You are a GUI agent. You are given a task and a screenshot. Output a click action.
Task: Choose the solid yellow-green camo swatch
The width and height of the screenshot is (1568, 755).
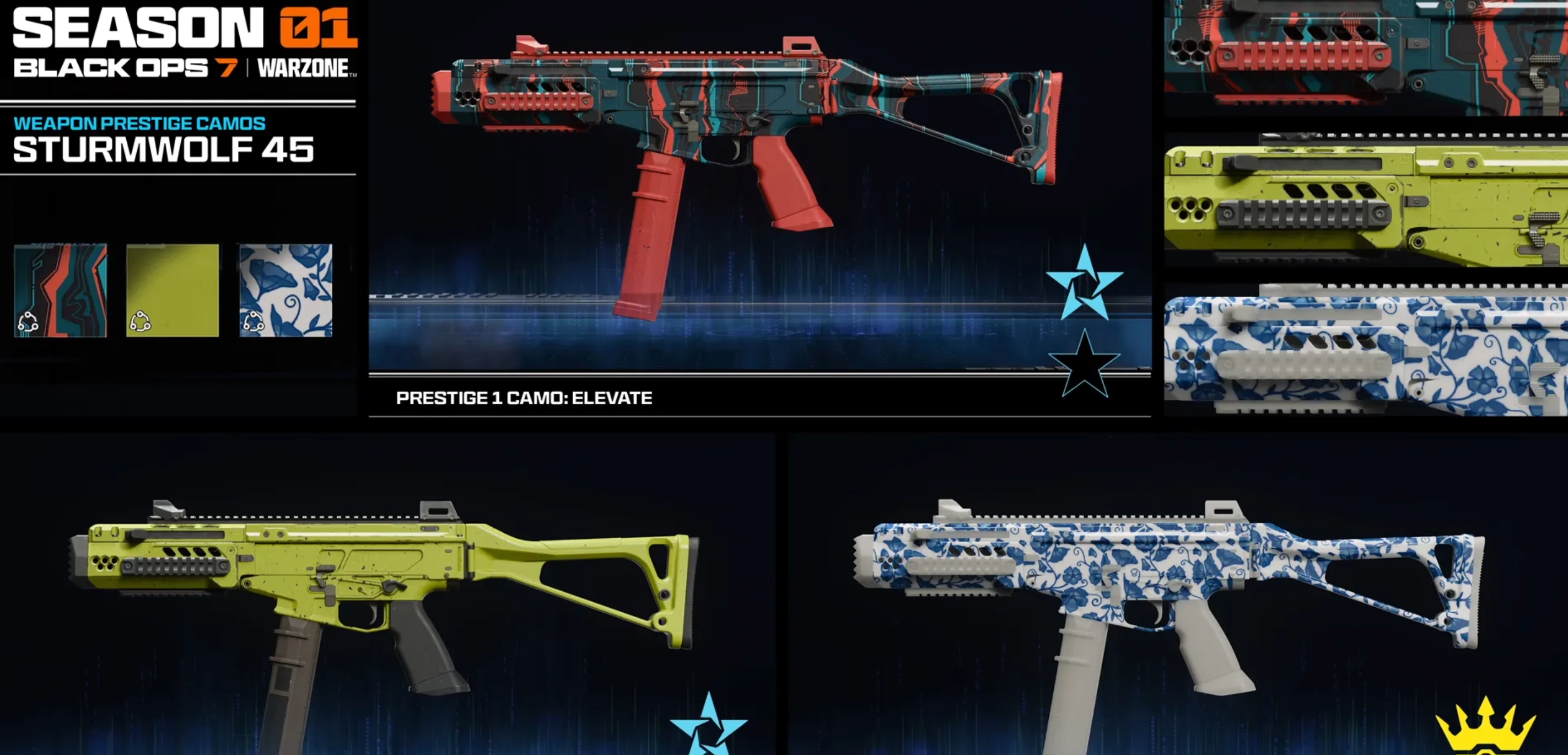tap(173, 291)
